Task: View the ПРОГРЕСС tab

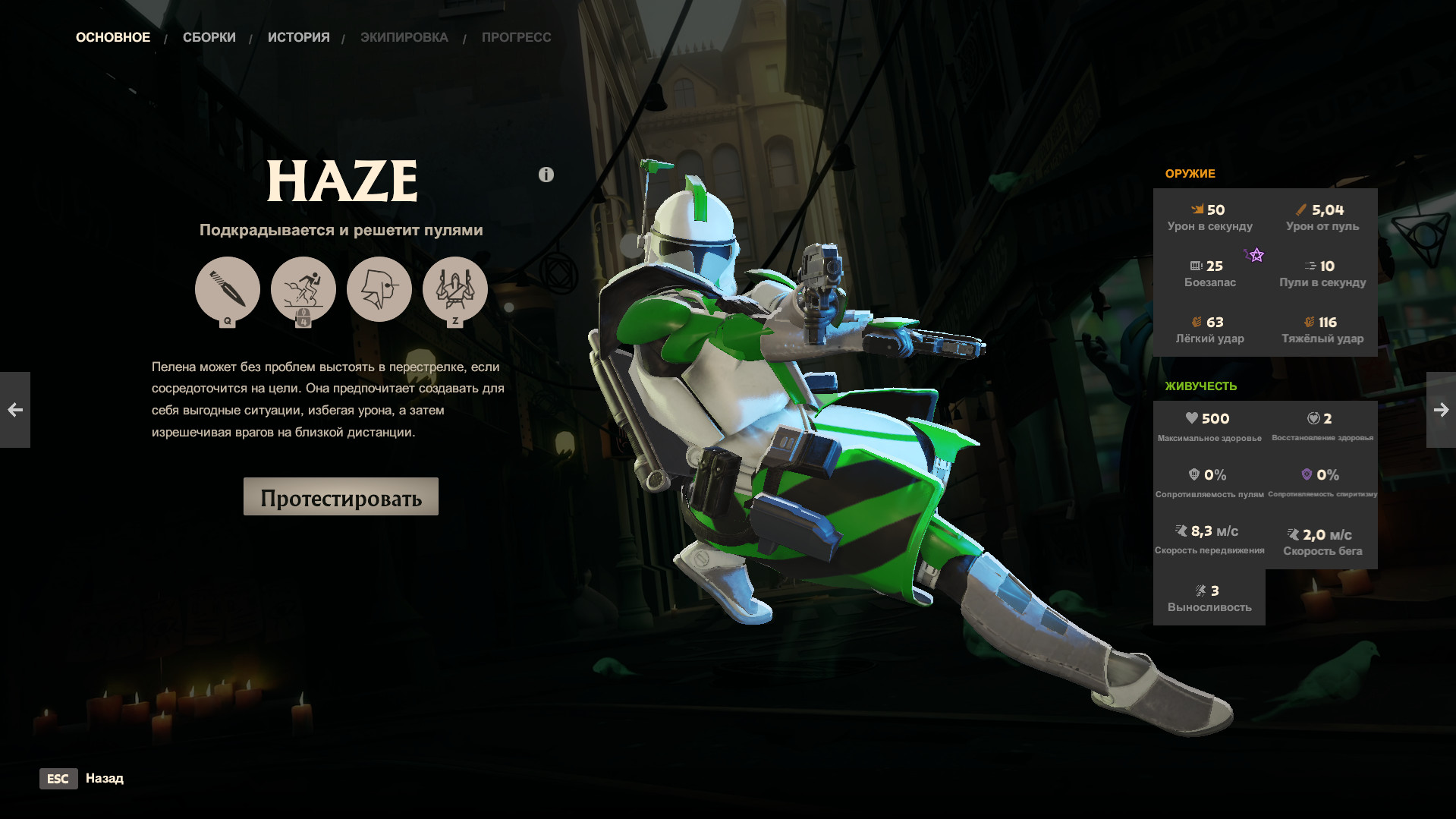Action: tap(516, 36)
